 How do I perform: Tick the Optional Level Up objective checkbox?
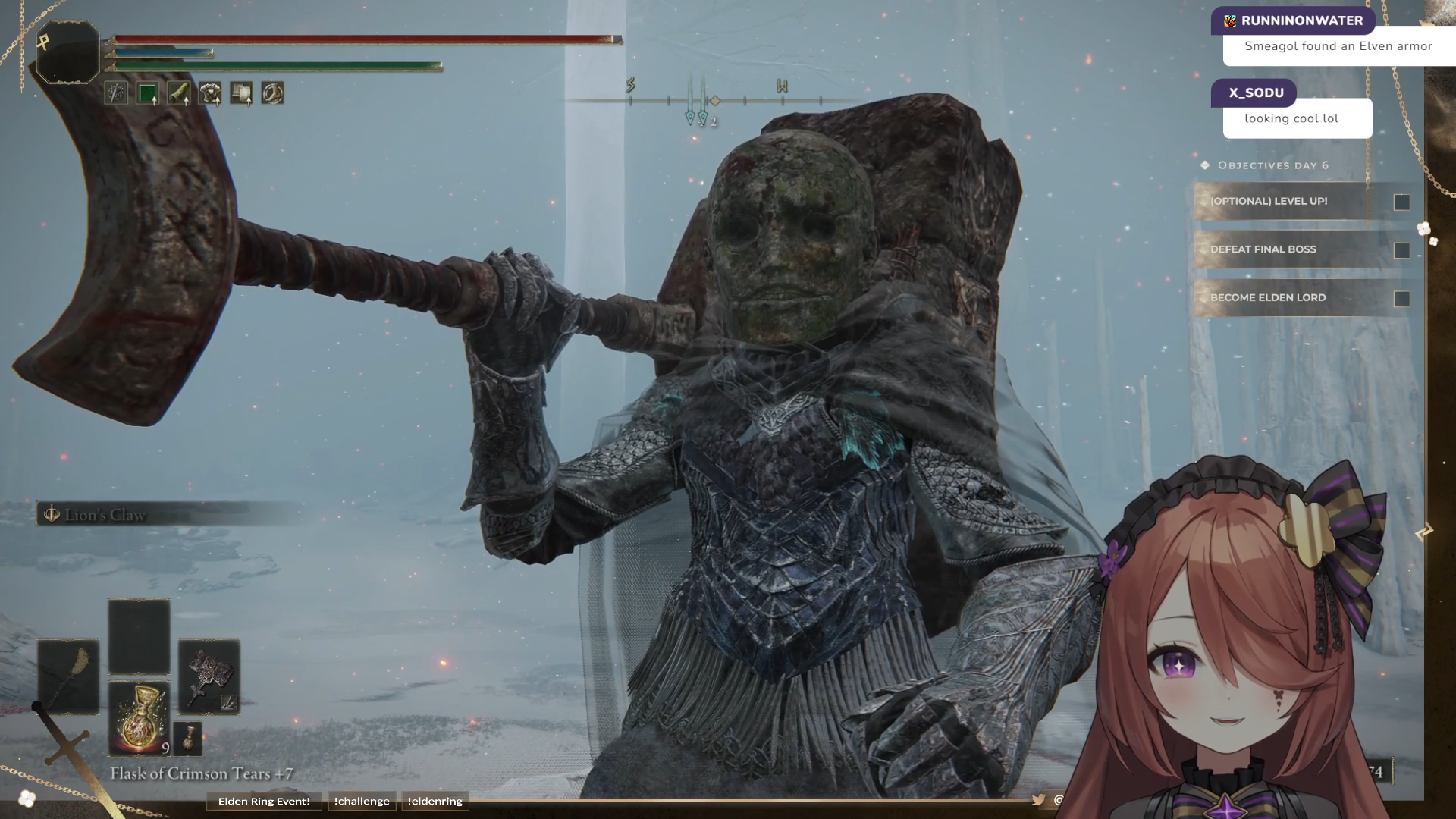coord(1401,202)
